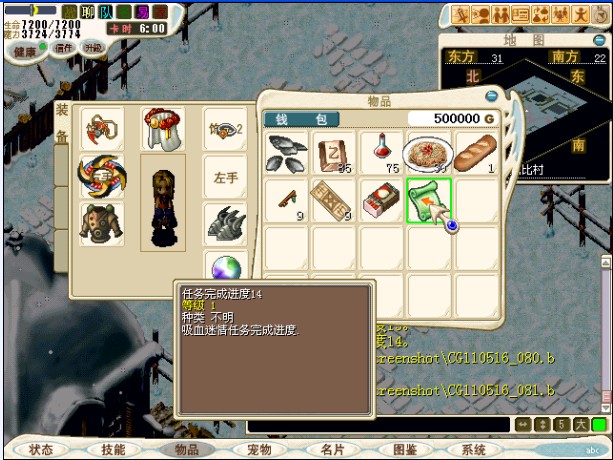Viewport: 613px width, 460px height.
Task: Click the noodle dish item
Action: pos(430,152)
